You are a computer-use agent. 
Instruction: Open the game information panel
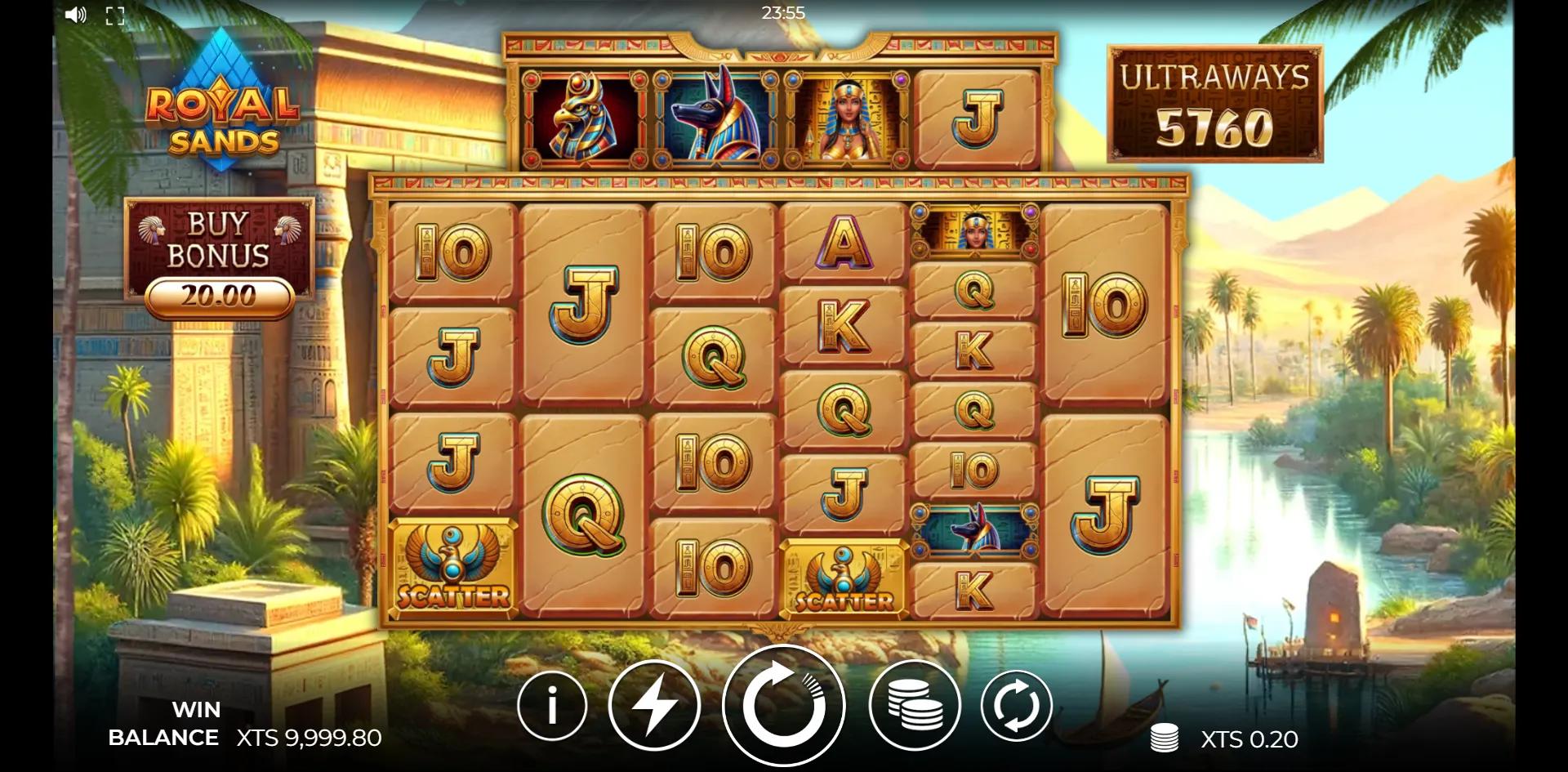pyautogui.click(x=551, y=705)
